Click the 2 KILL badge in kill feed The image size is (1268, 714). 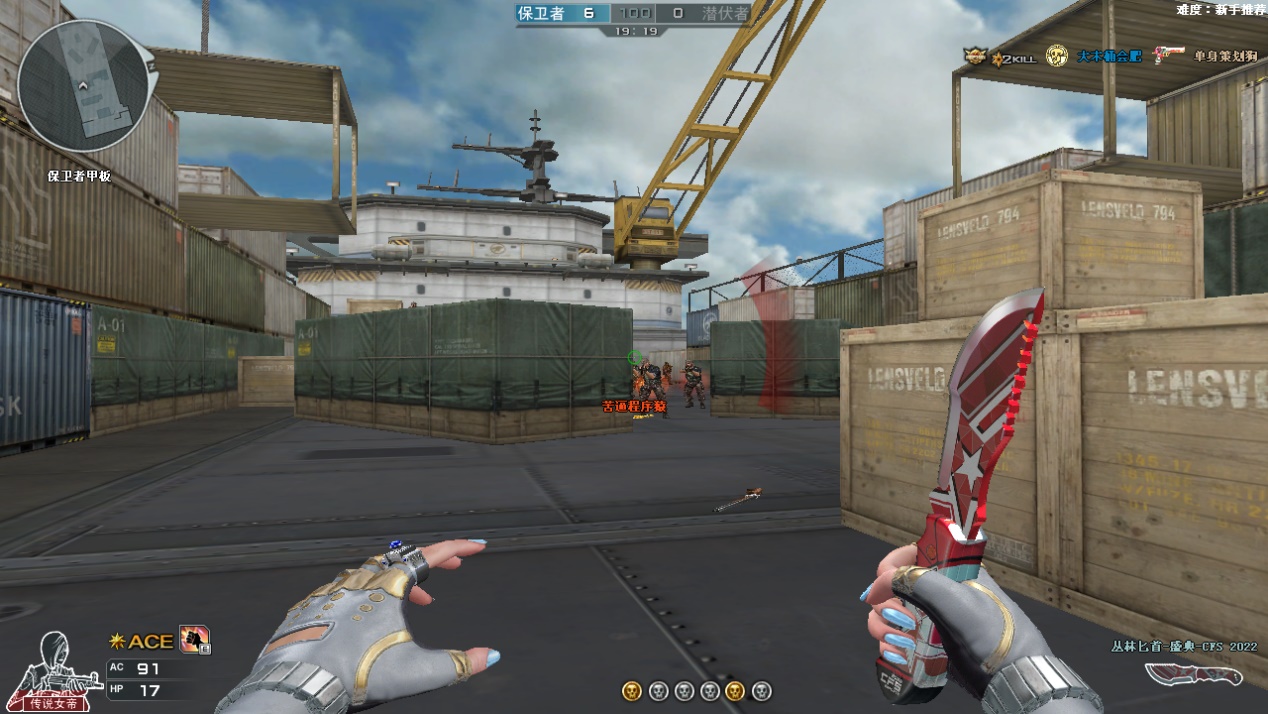[x=1012, y=58]
